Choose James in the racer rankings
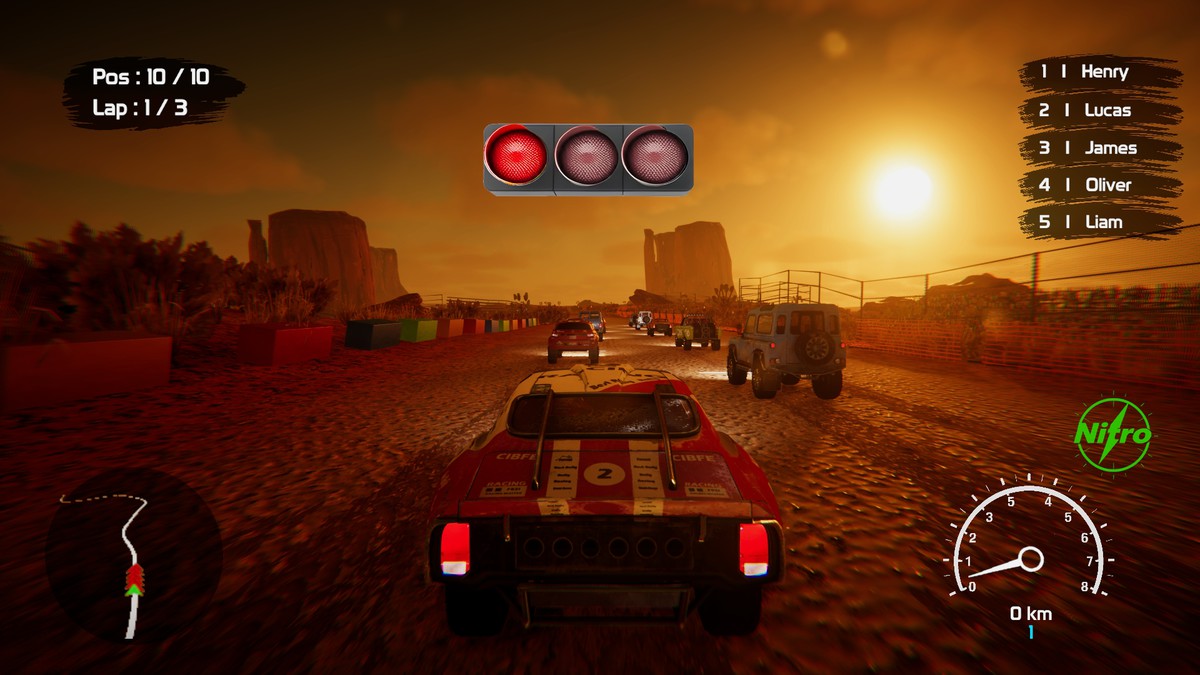The height and width of the screenshot is (675, 1200). pos(1099,148)
